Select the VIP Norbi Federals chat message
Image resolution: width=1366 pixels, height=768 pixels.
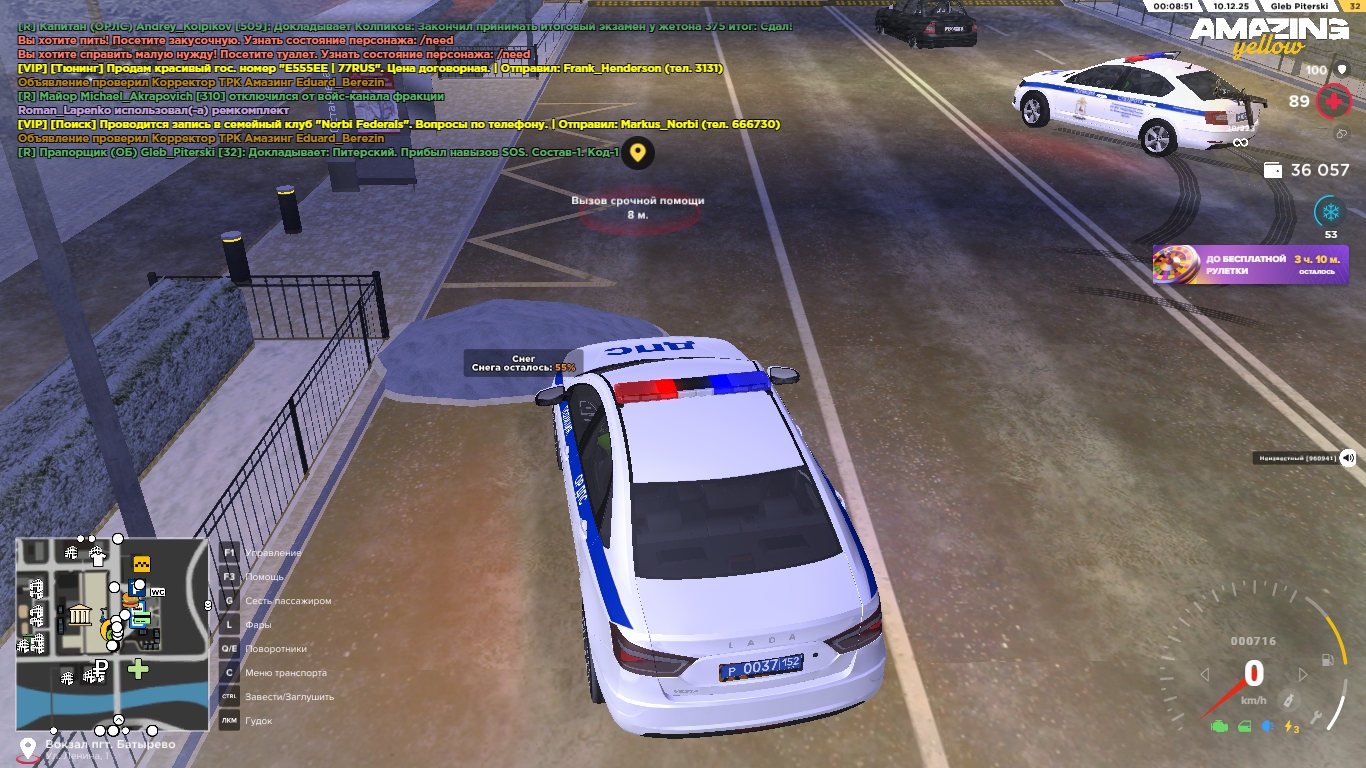click(399, 124)
